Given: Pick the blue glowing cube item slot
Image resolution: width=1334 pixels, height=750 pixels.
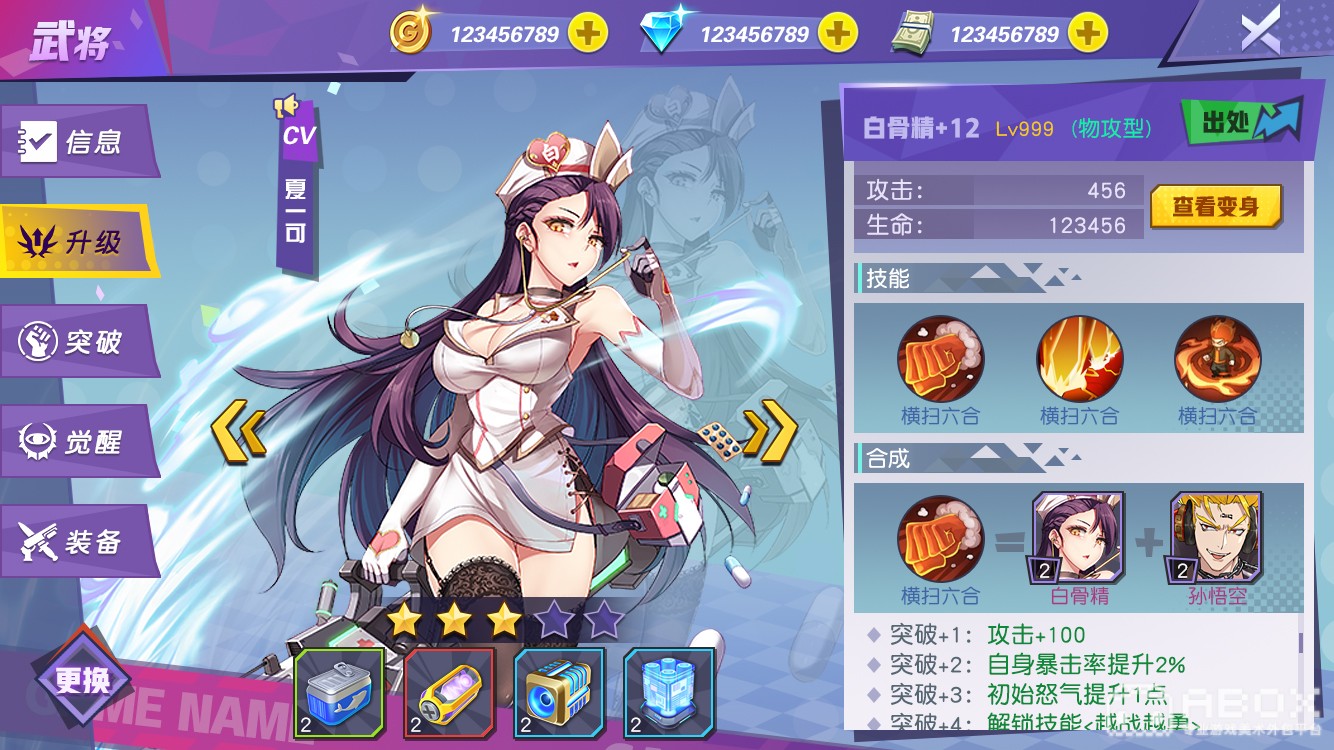Looking at the screenshot, I should click(x=669, y=693).
